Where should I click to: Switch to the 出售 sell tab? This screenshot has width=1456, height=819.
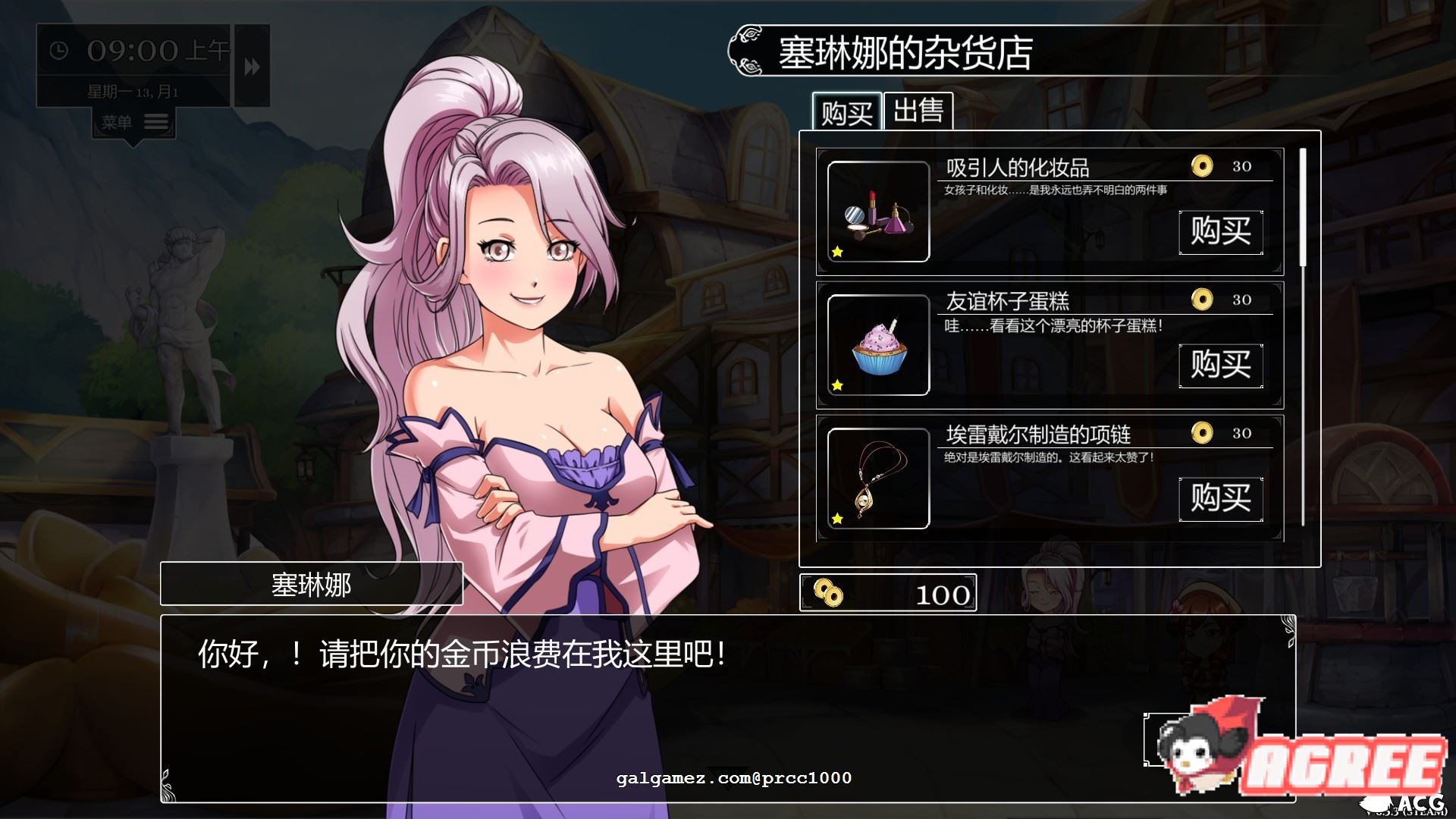pos(919,111)
